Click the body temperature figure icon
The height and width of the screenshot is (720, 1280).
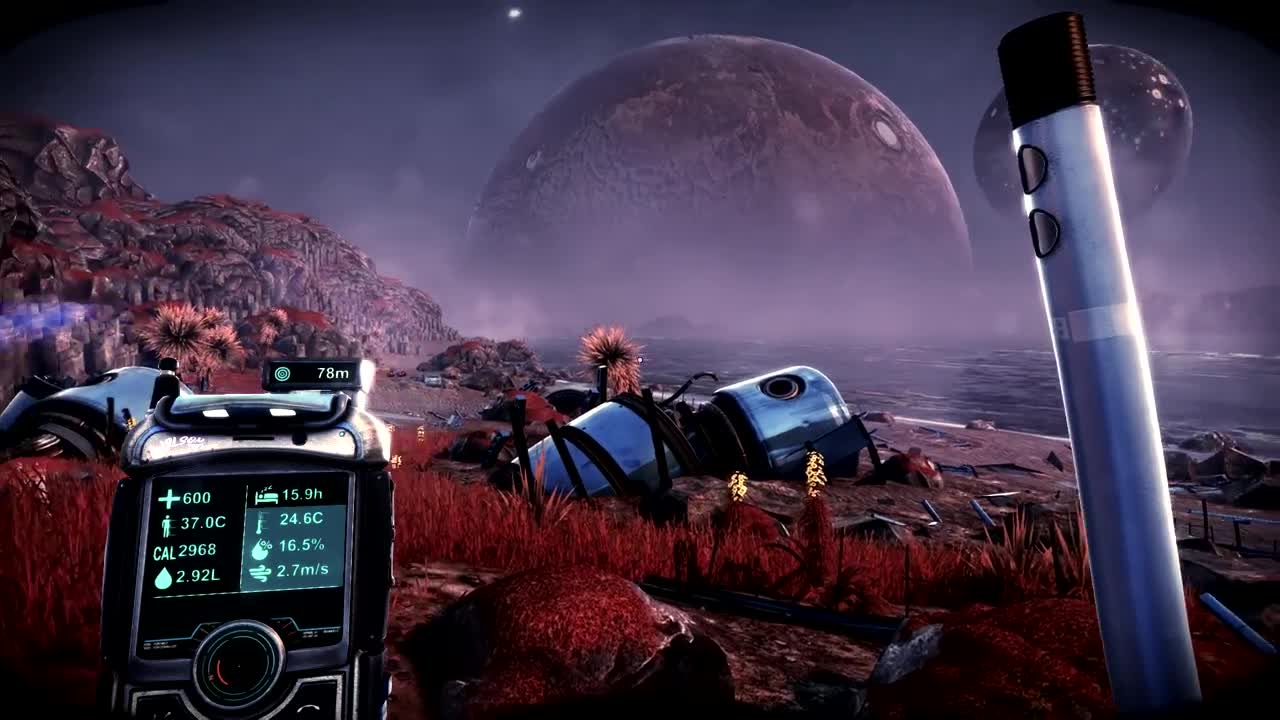click(169, 523)
